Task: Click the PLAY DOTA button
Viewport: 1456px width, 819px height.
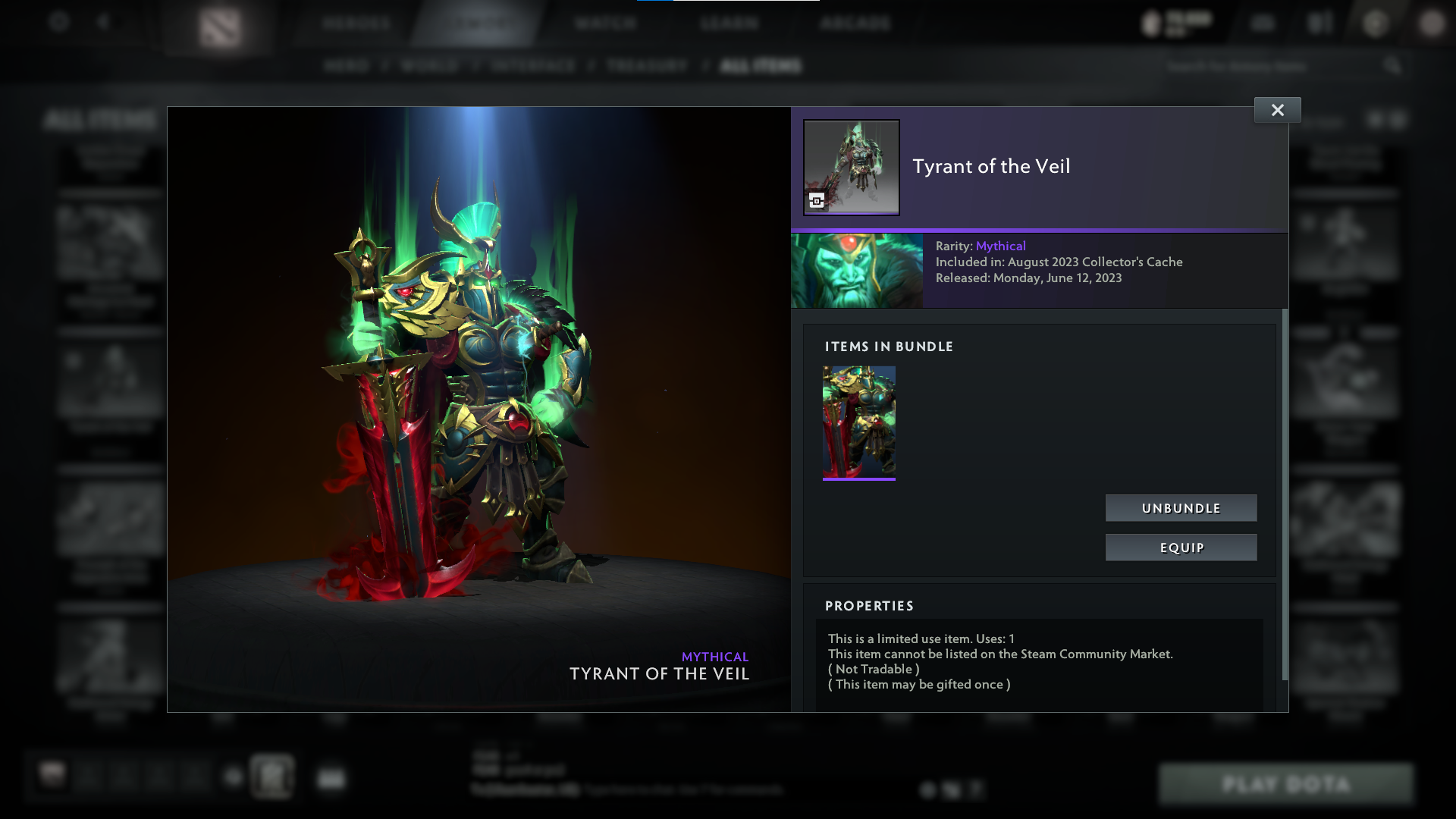Action: 1287,782
